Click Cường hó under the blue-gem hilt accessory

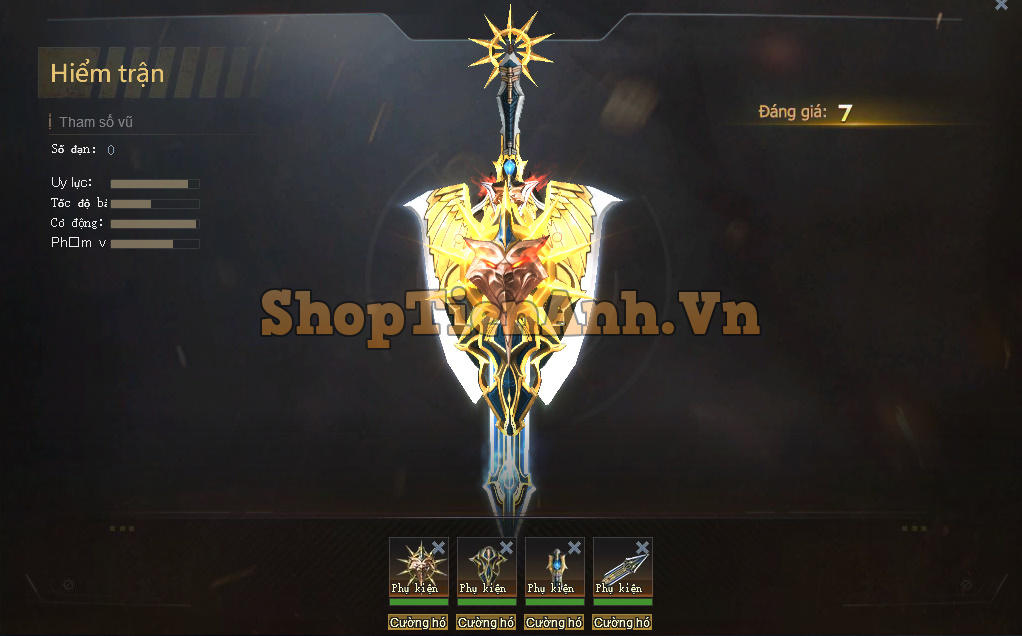pyautogui.click(x=554, y=622)
